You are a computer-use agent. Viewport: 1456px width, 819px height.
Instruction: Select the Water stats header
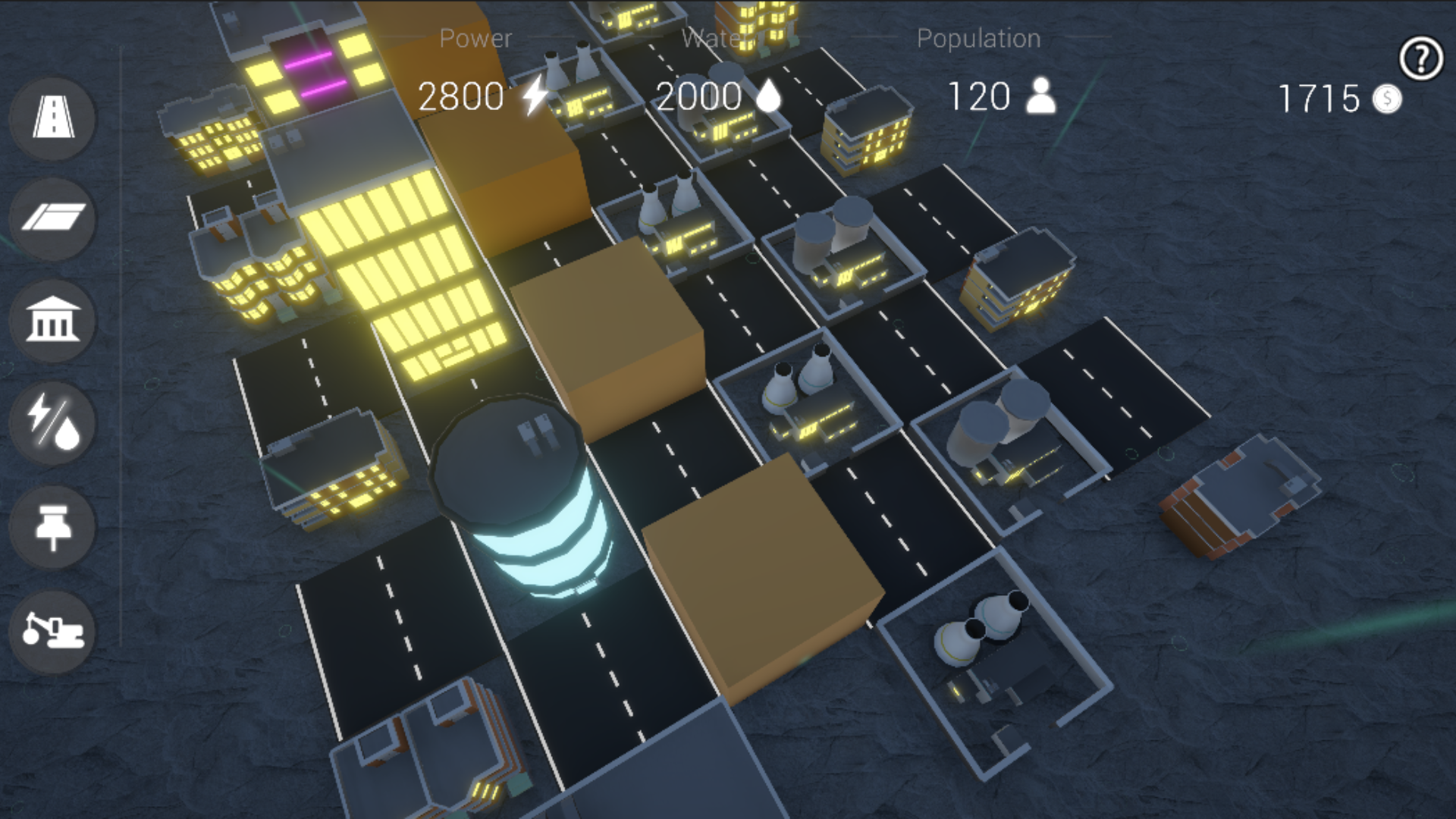[716, 38]
